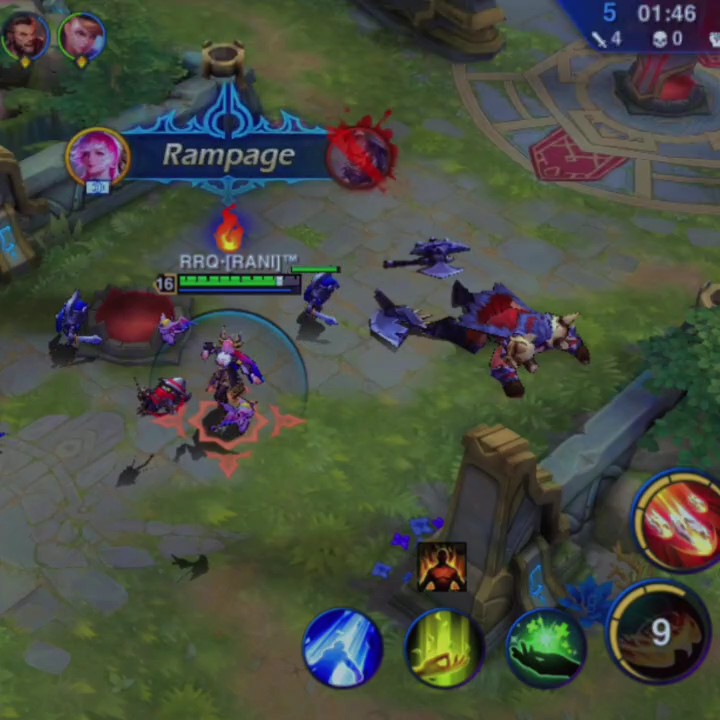Trigger the blue light beam spell

[x=343, y=648]
